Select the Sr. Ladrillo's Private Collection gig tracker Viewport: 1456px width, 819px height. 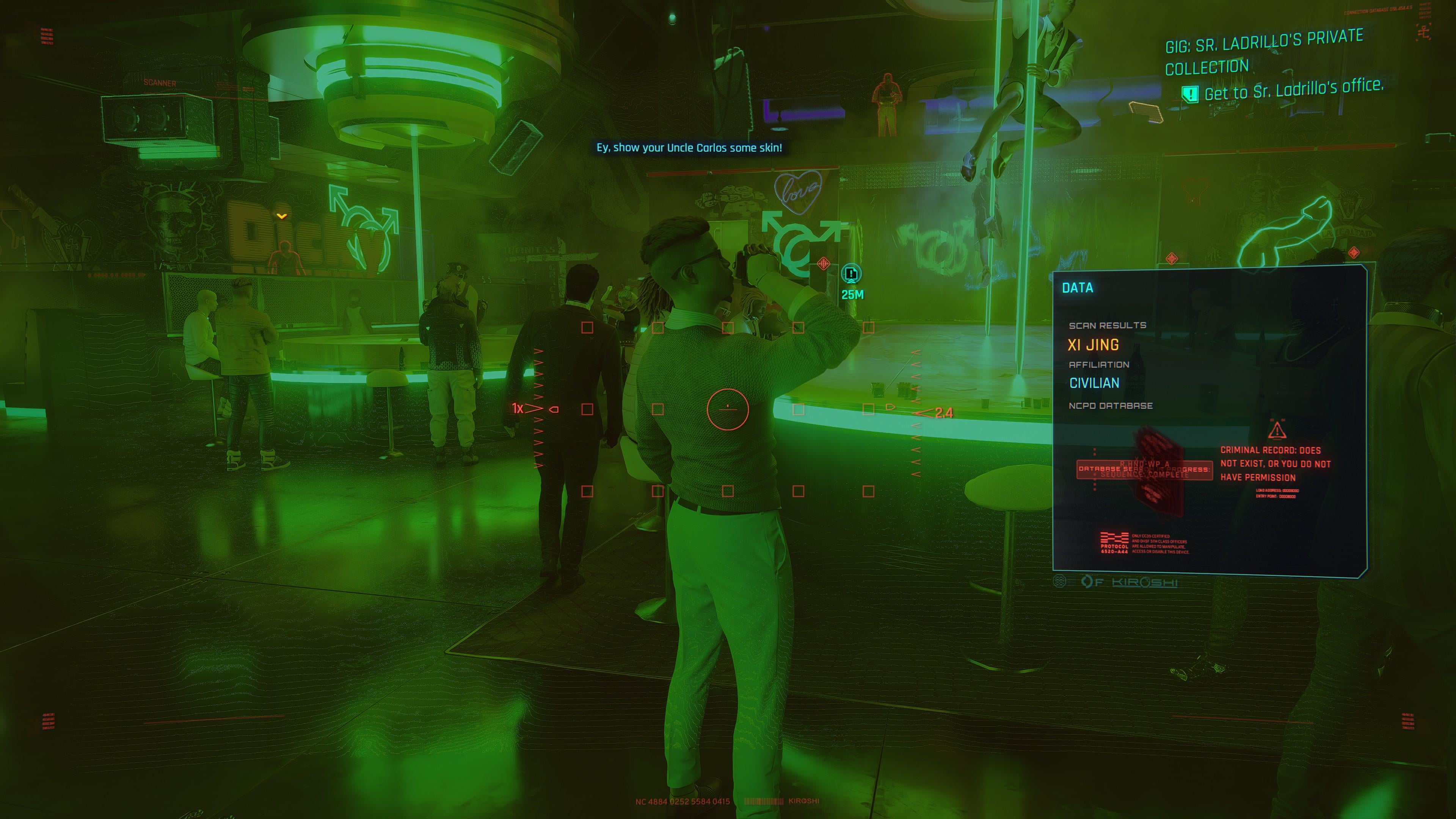(x=1264, y=53)
